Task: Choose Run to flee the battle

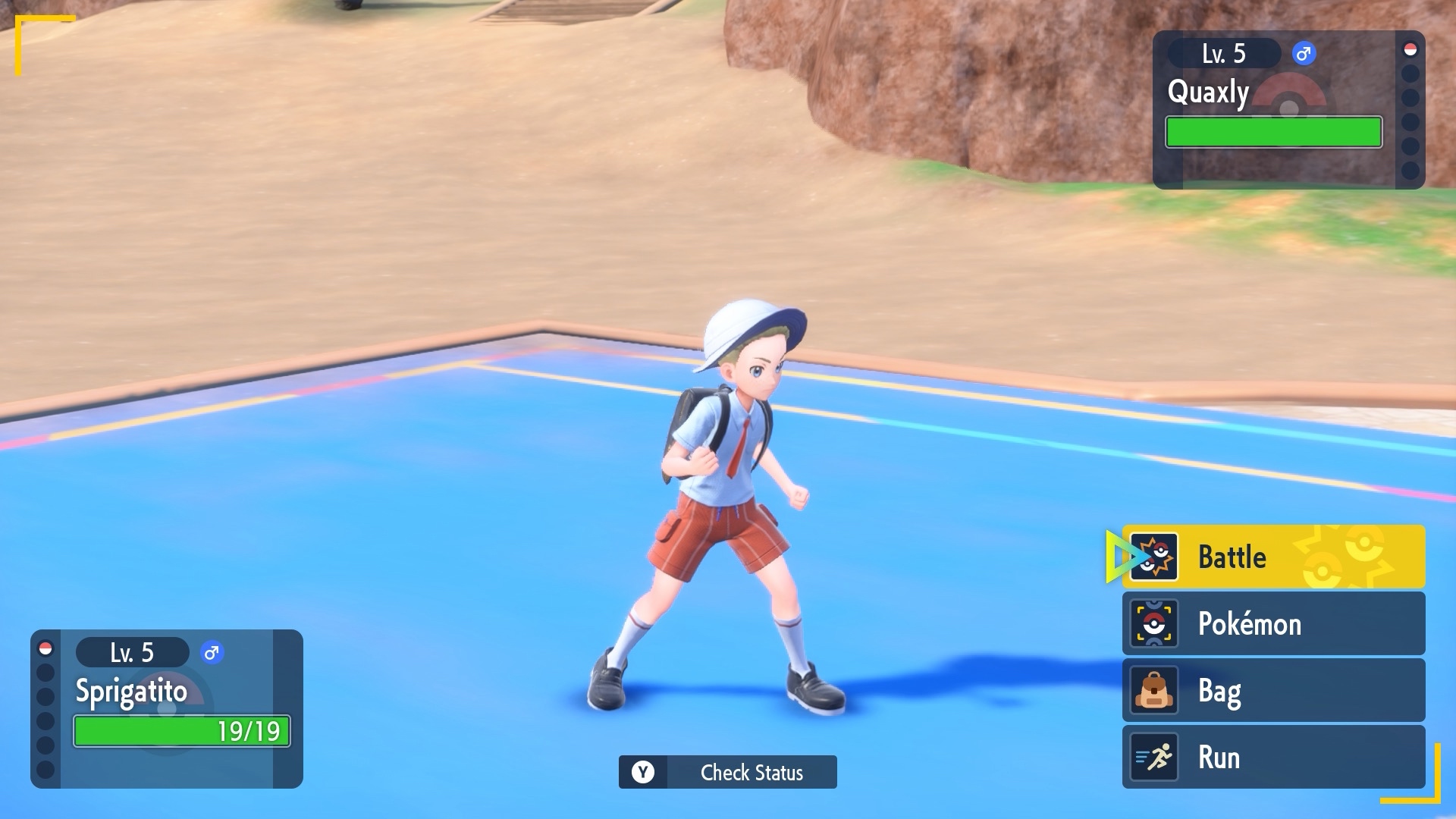Action: point(1272,758)
